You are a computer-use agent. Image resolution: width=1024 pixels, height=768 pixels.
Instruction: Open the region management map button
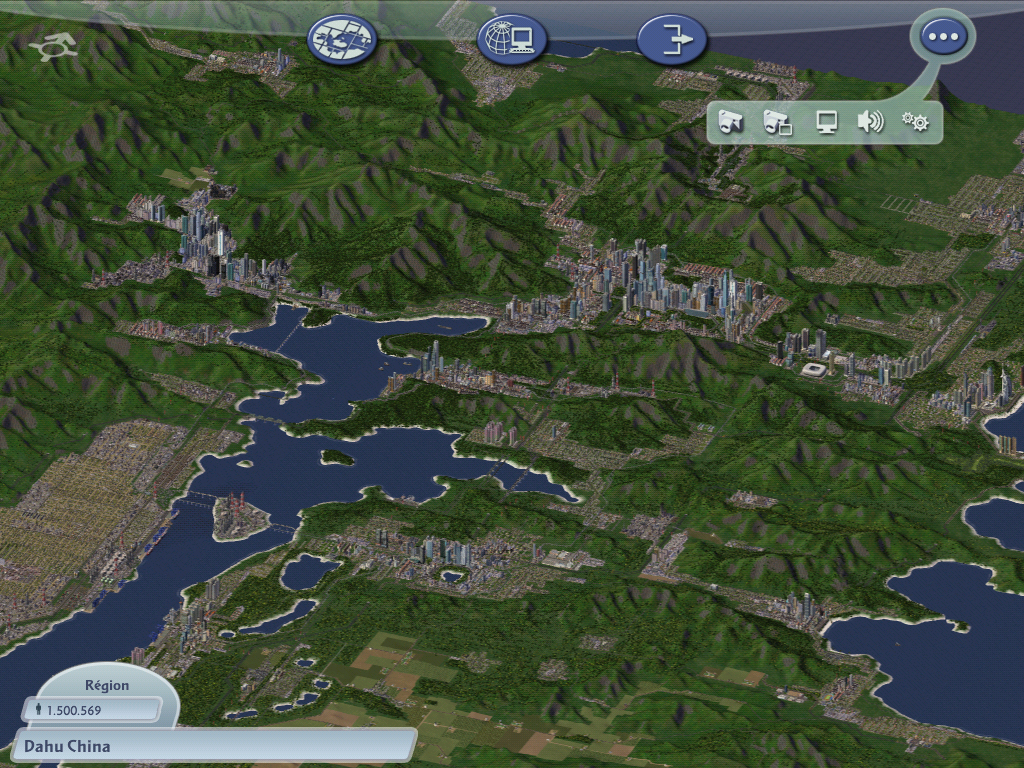(343, 40)
